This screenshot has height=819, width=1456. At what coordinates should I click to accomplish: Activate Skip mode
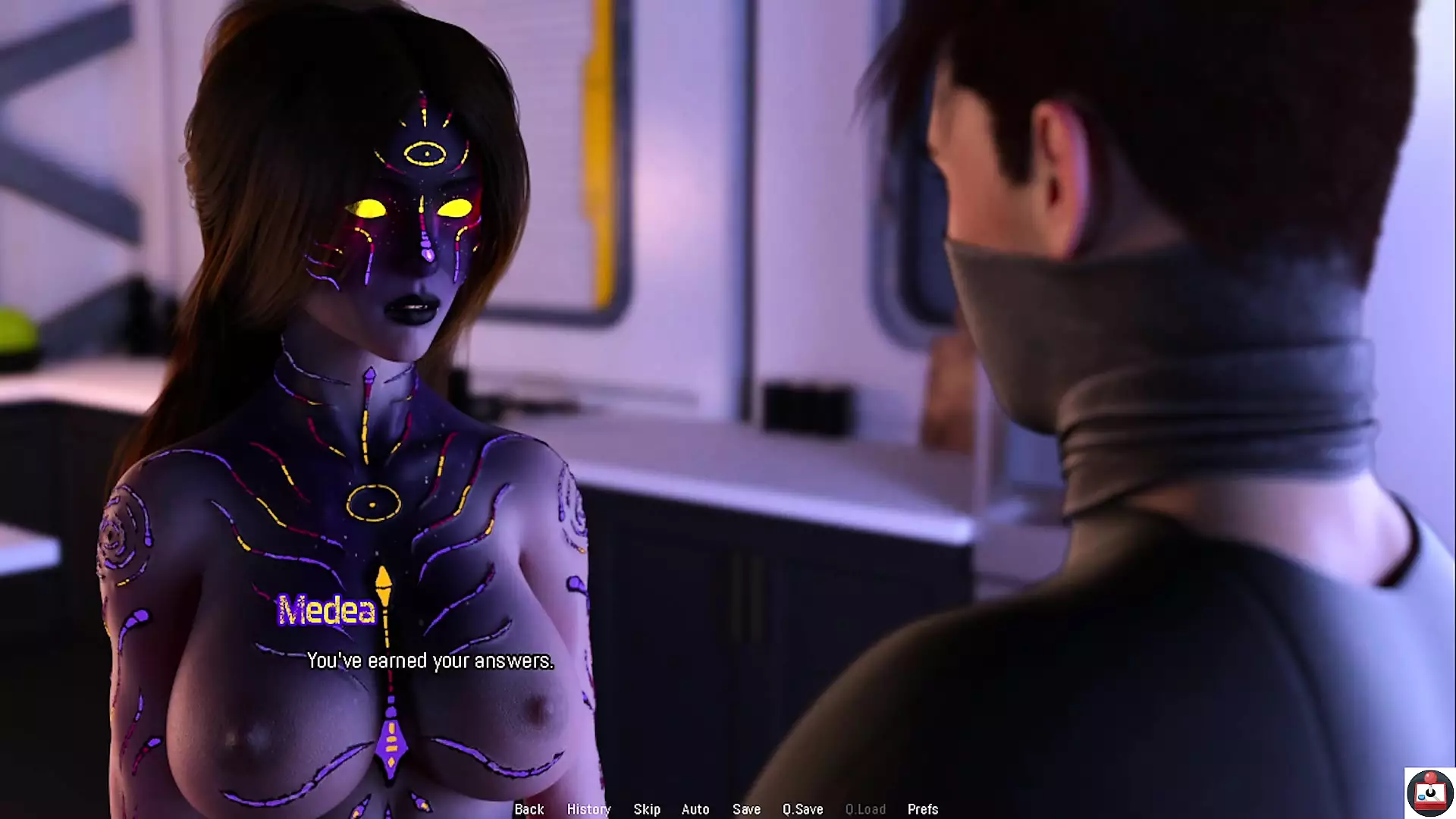(x=647, y=809)
